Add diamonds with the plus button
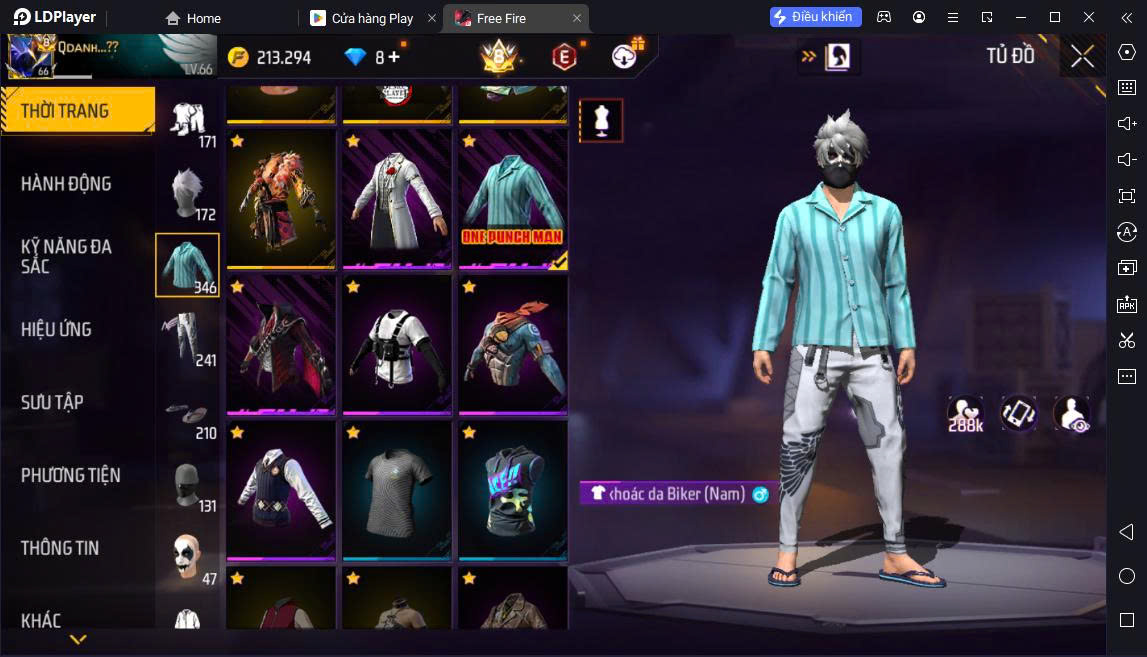This screenshot has height=657, width=1147. tap(394, 57)
